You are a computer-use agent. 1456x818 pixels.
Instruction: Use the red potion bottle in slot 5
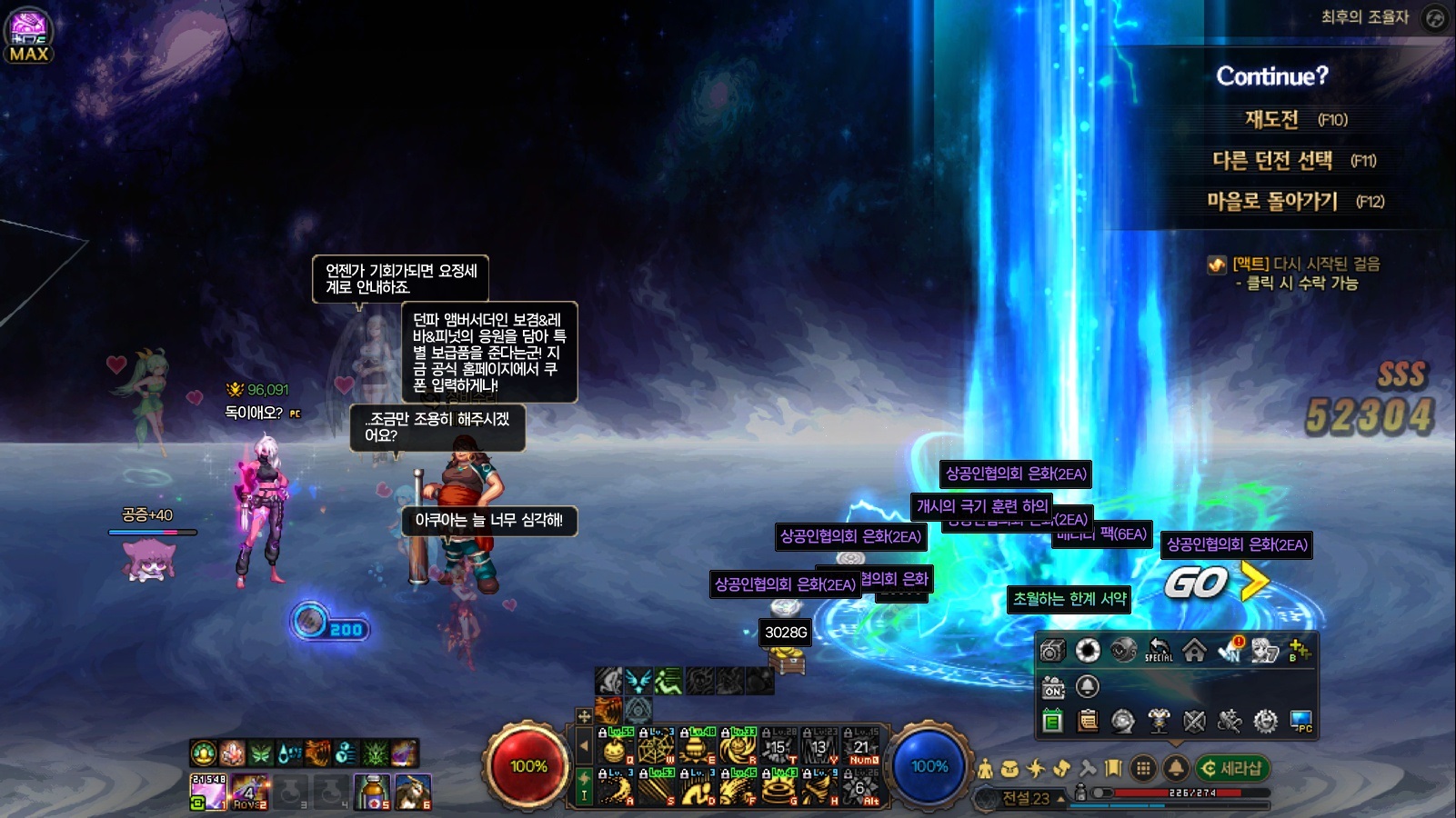click(x=372, y=792)
